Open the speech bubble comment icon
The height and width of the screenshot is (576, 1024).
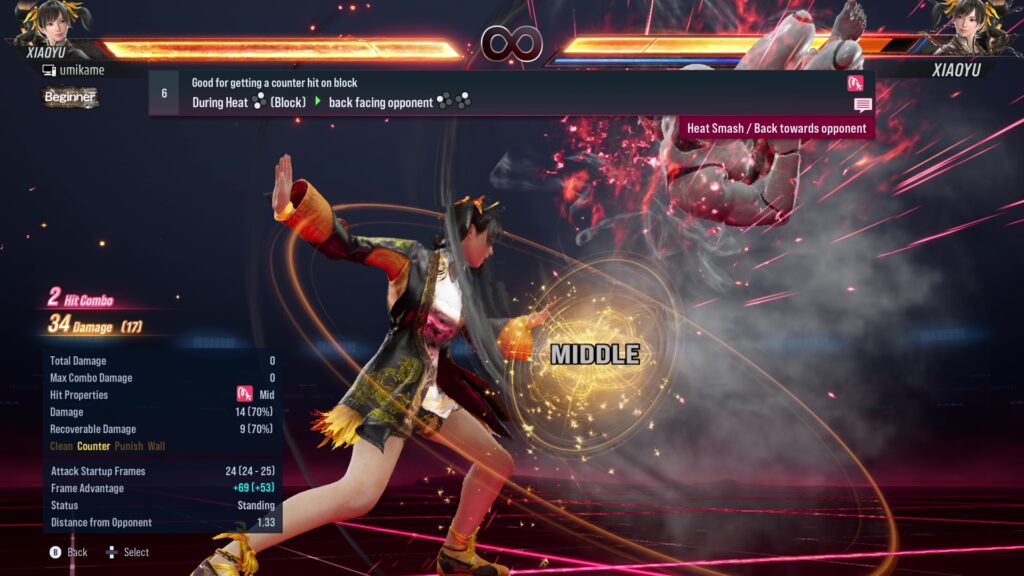862,105
